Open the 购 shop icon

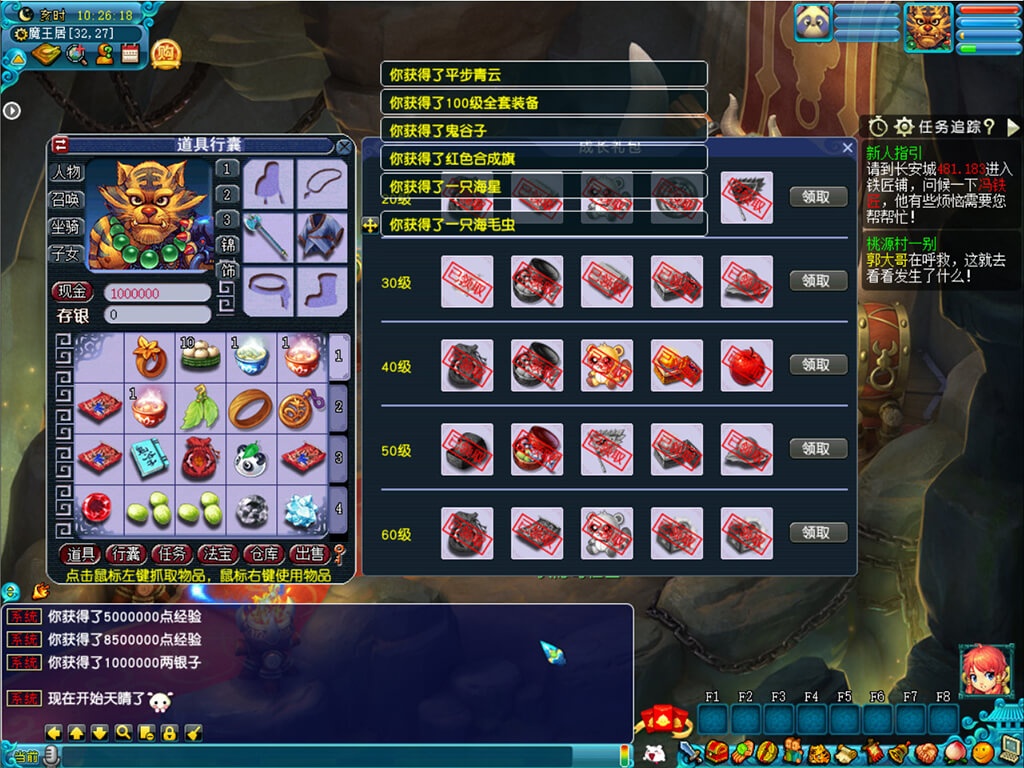(x=166, y=53)
